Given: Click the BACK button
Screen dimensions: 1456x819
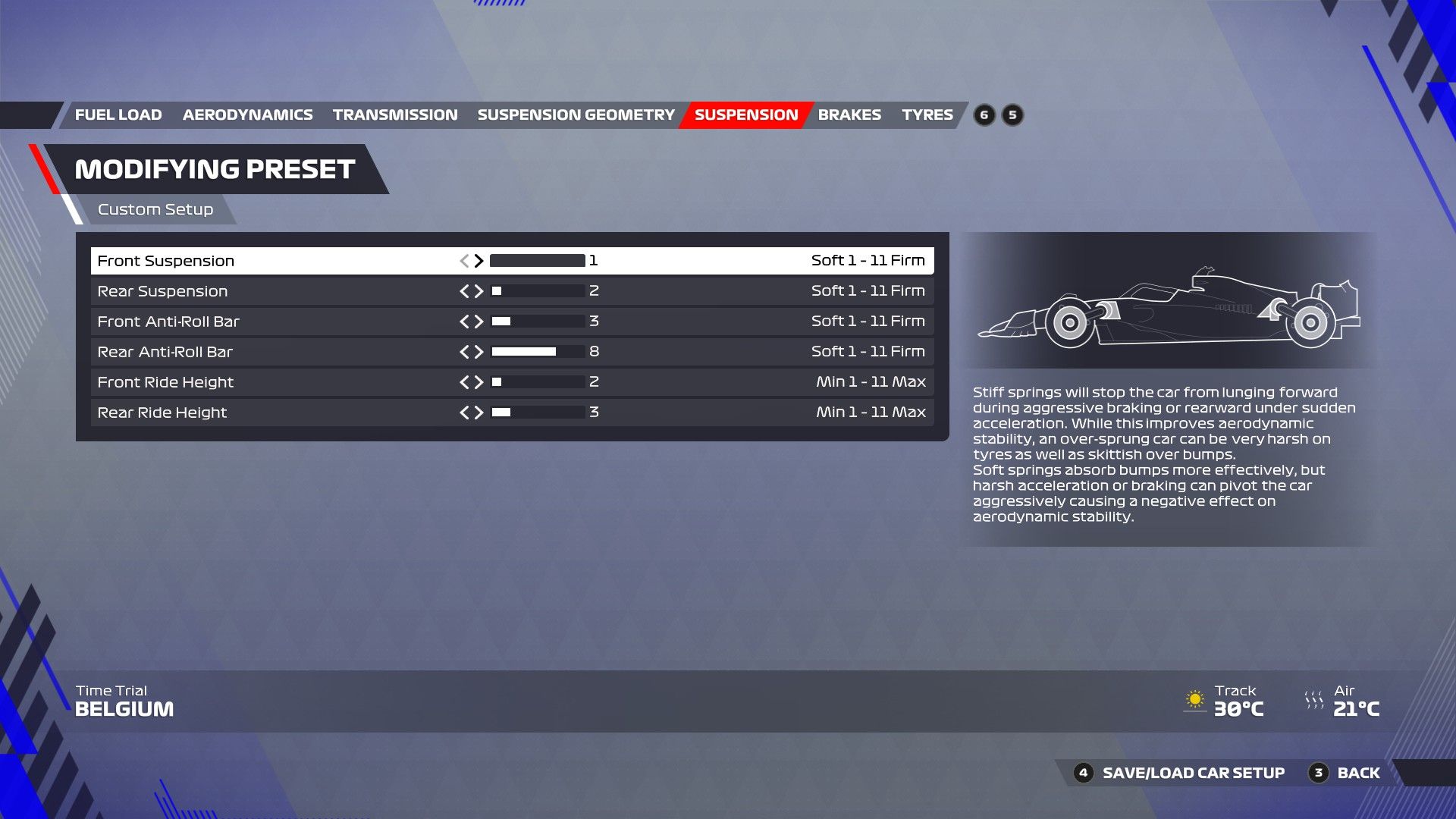Looking at the screenshot, I should [1357, 773].
